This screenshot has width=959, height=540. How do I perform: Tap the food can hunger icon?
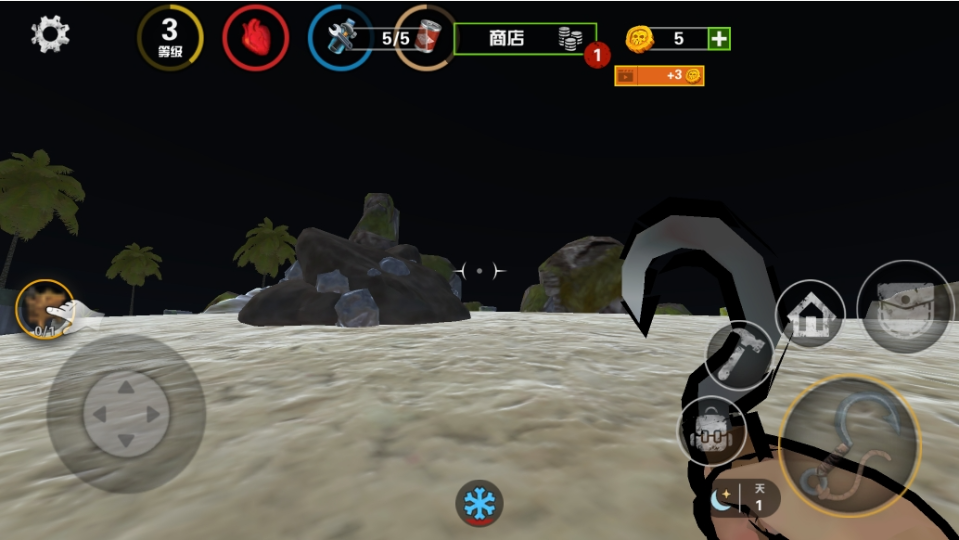pos(425,38)
